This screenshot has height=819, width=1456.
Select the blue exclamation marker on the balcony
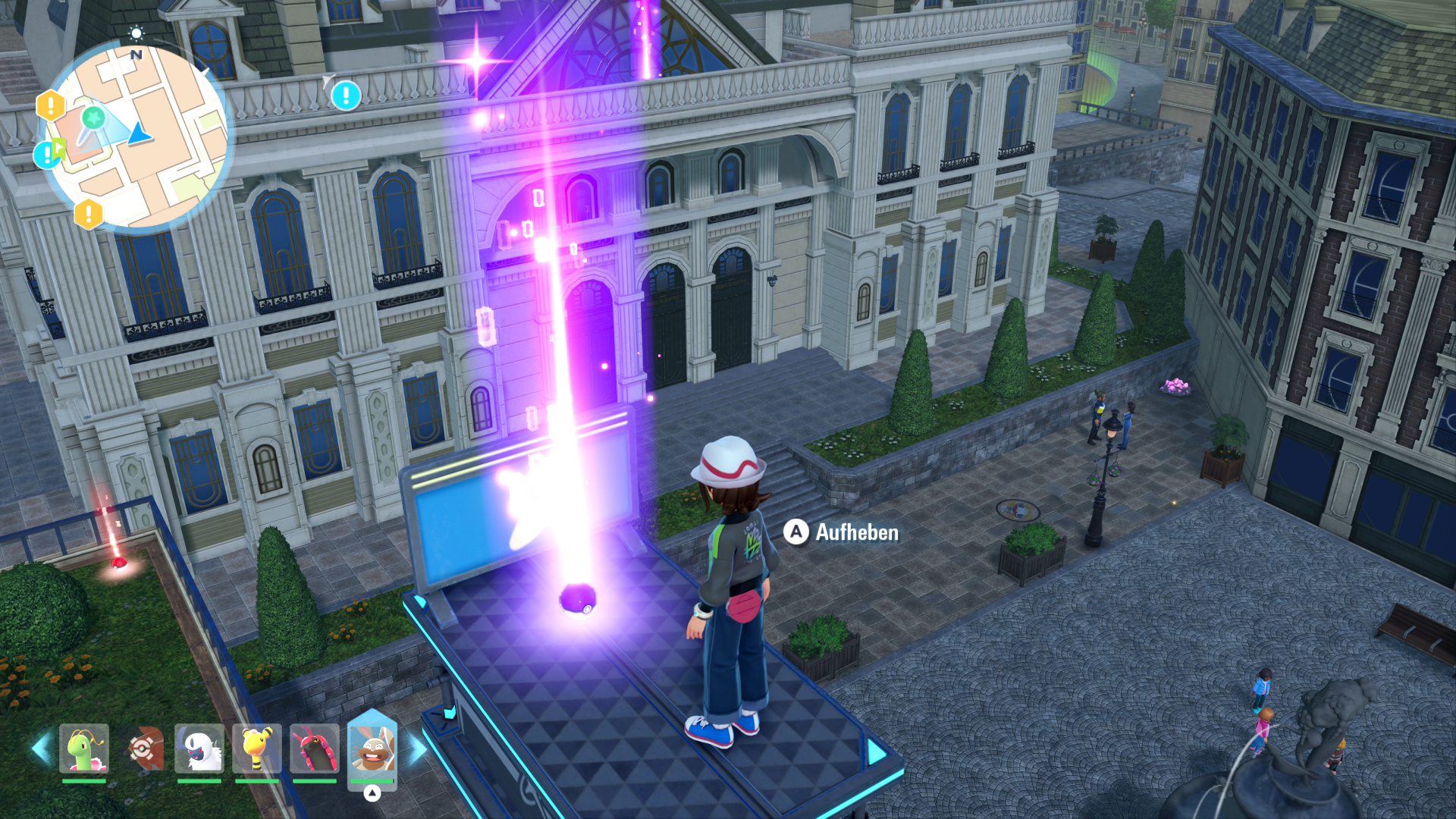click(346, 95)
